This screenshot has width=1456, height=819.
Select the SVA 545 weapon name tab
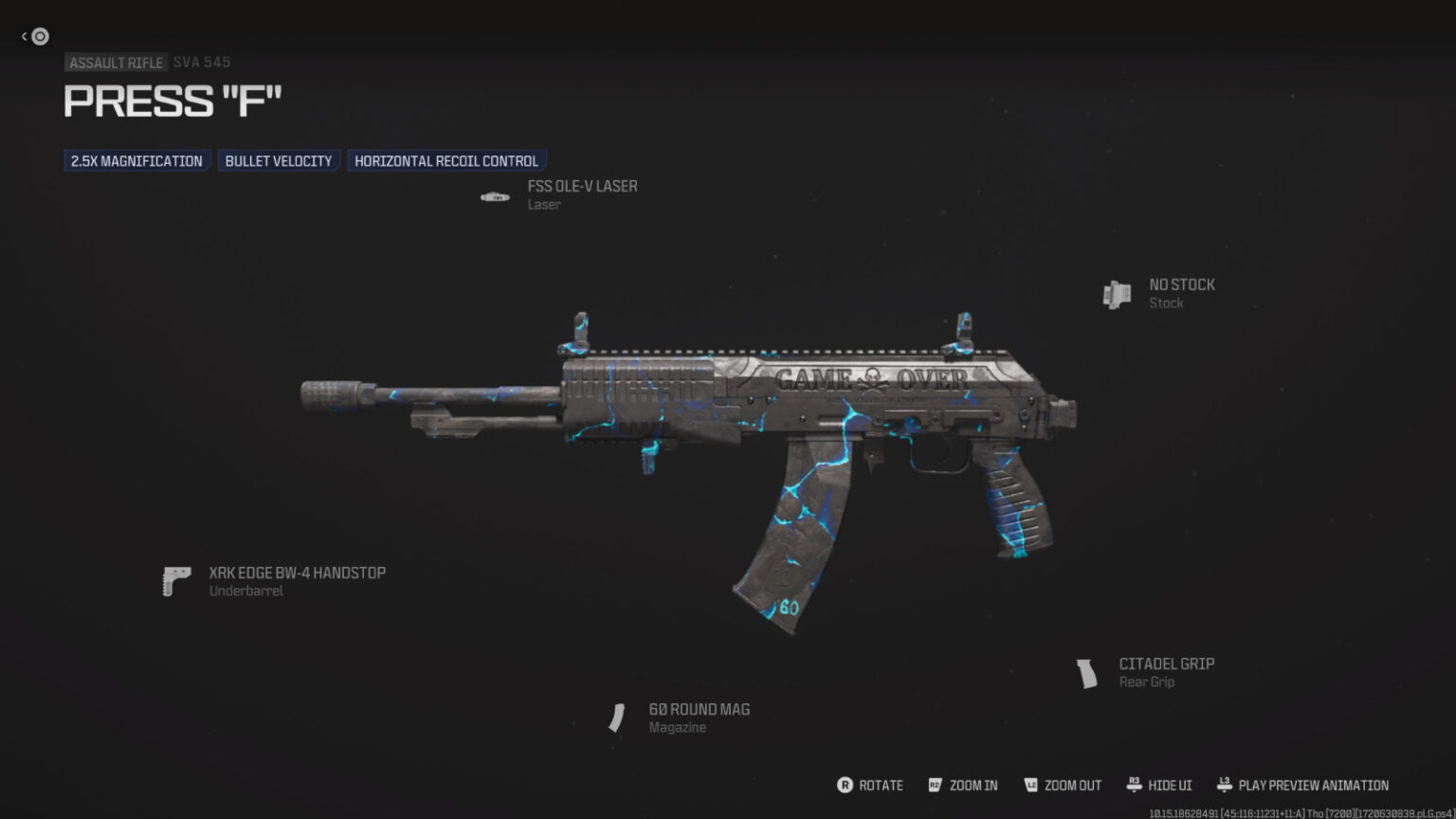coord(200,62)
